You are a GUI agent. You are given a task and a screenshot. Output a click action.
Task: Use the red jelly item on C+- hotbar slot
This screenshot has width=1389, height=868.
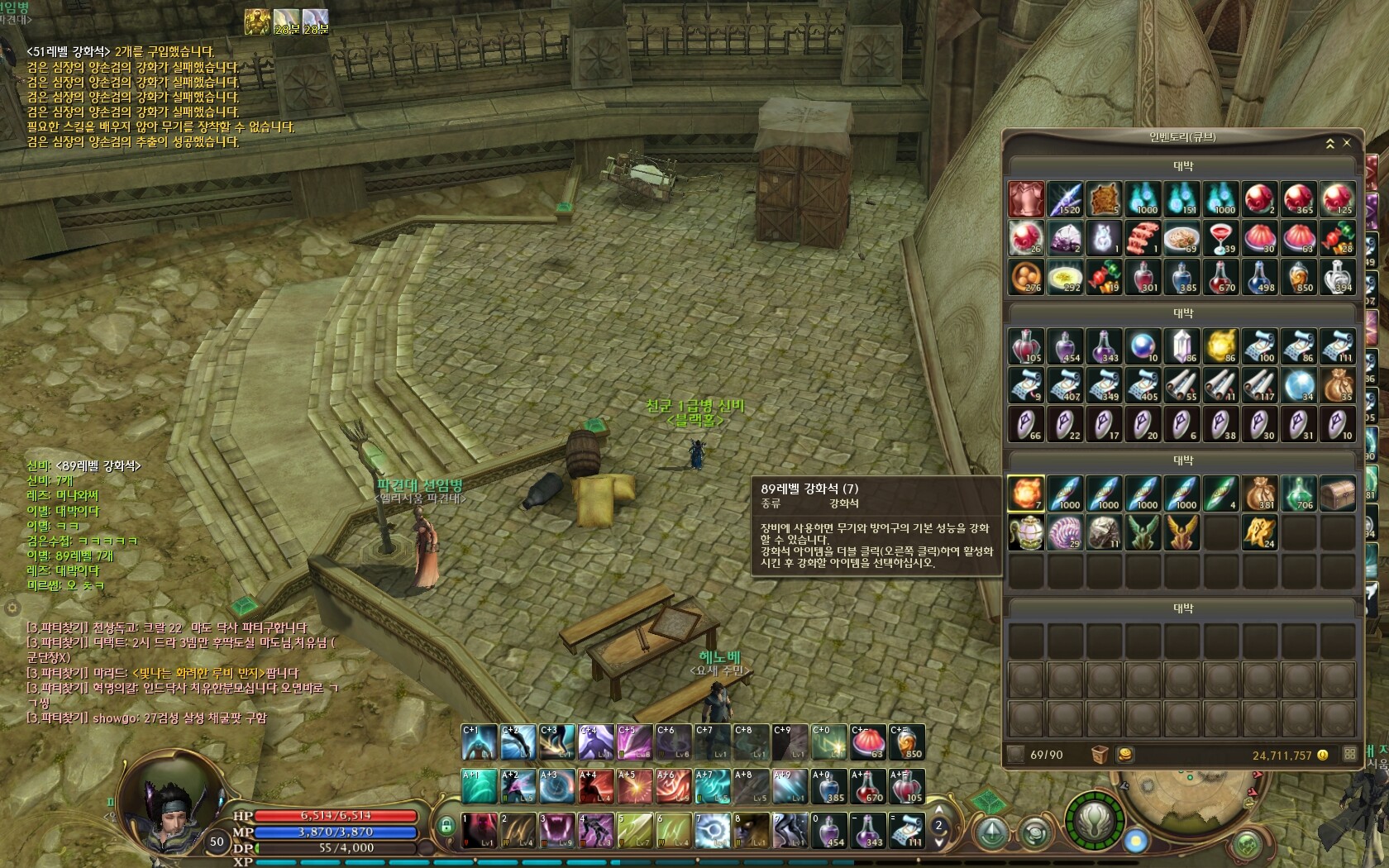tap(868, 742)
